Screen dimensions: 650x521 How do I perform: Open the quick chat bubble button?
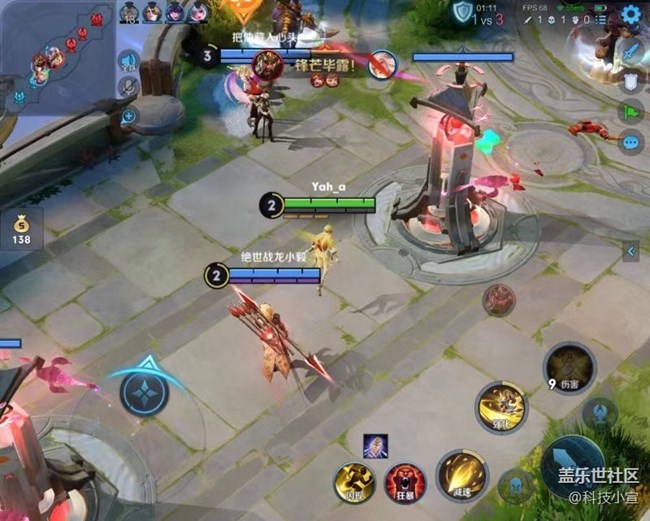tap(631, 143)
